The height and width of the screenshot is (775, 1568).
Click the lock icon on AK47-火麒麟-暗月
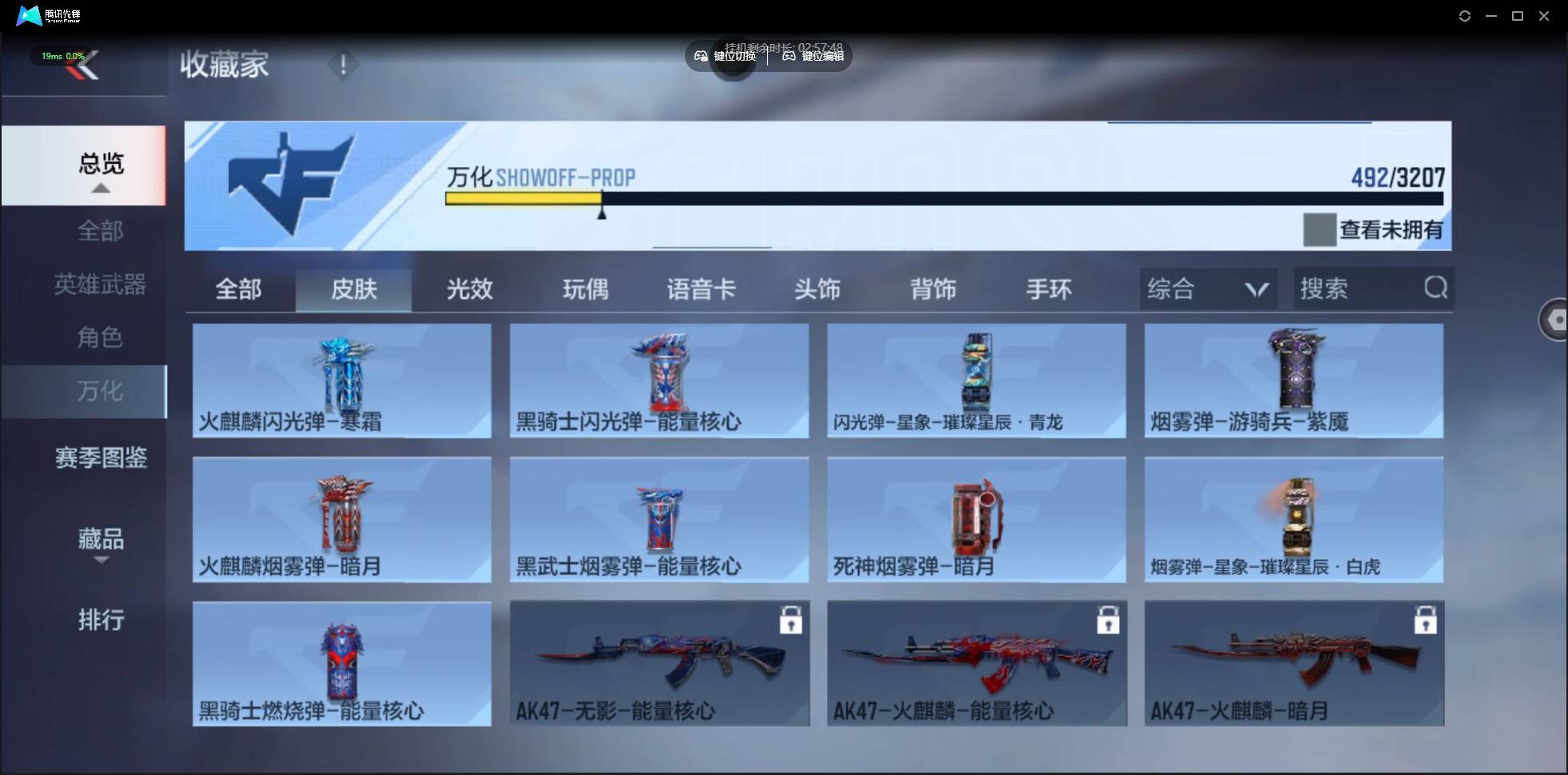1427,620
